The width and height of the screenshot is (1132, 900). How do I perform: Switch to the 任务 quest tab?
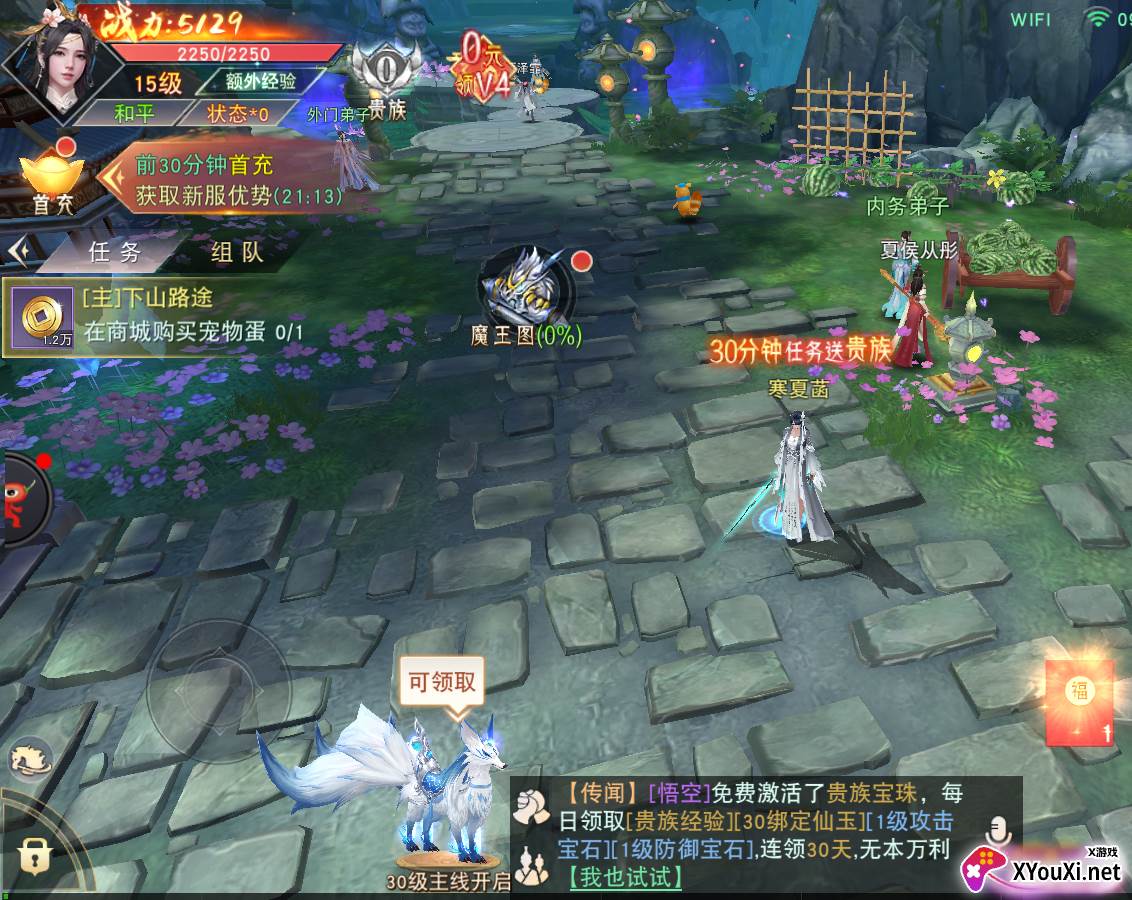[x=115, y=252]
